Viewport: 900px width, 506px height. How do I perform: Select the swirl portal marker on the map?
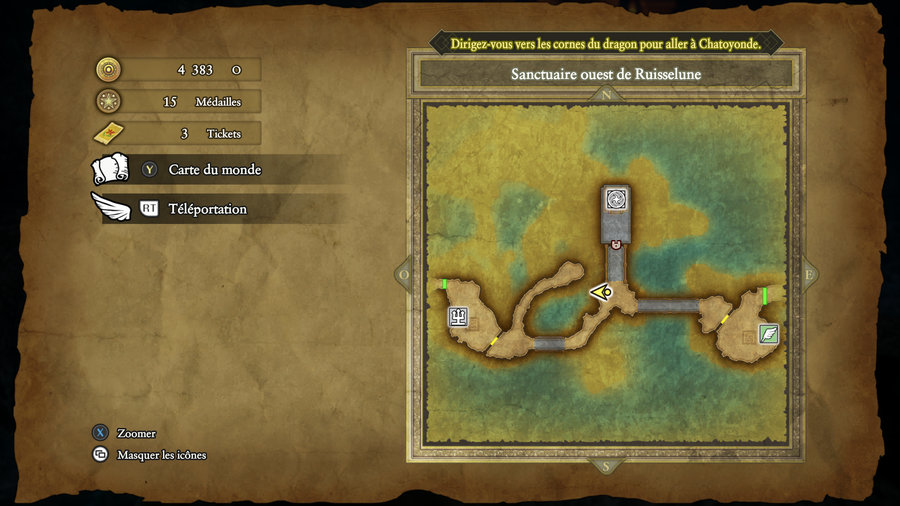(617, 199)
